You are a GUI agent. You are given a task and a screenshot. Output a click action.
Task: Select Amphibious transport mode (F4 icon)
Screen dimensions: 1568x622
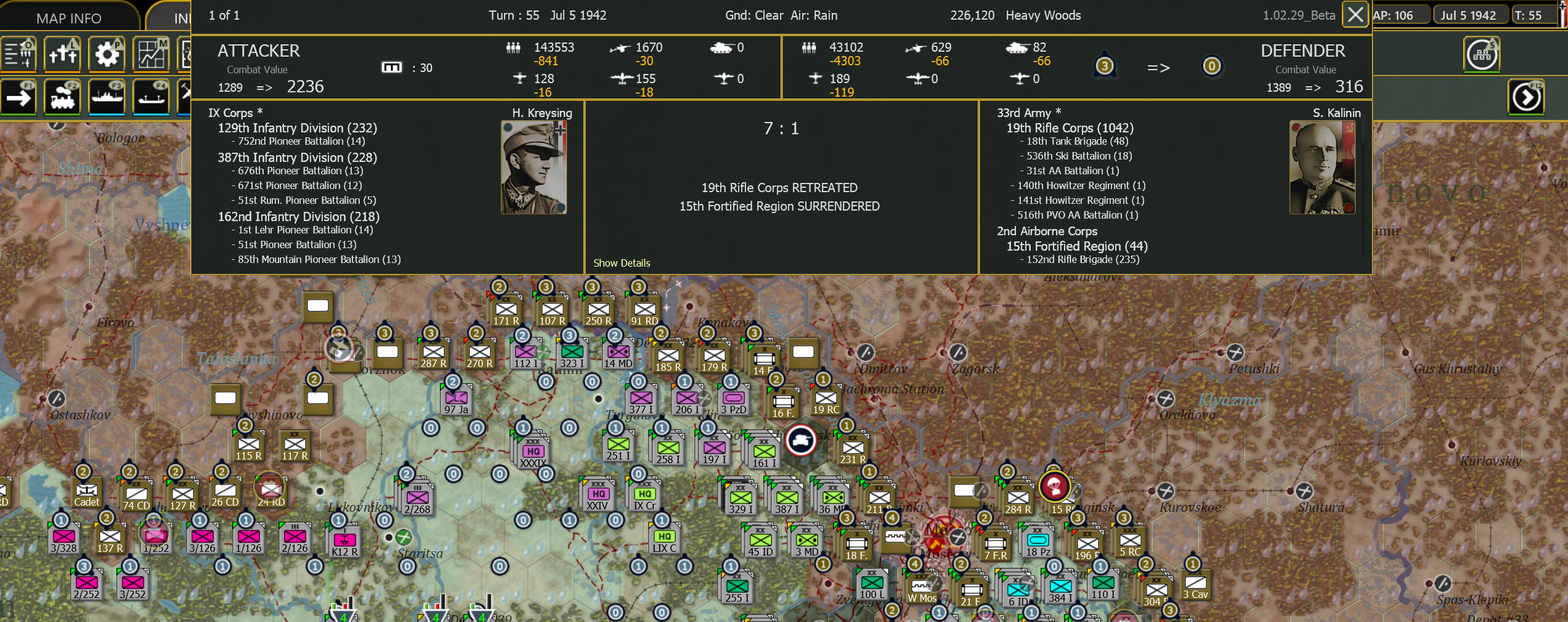[x=151, y=97]
